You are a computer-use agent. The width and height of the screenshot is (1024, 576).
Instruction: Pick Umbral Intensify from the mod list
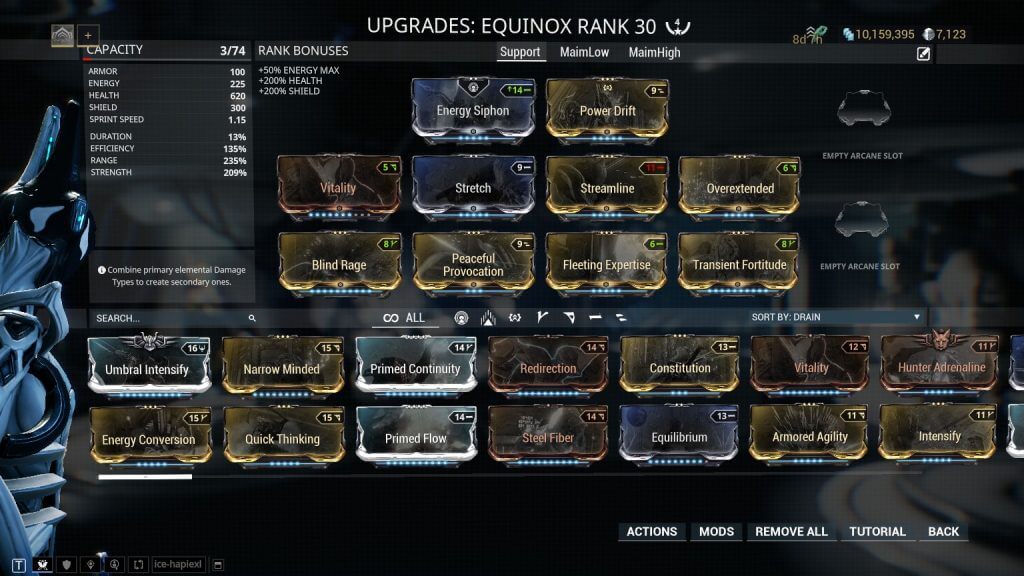pyautogui.click(x=147, y=368)
